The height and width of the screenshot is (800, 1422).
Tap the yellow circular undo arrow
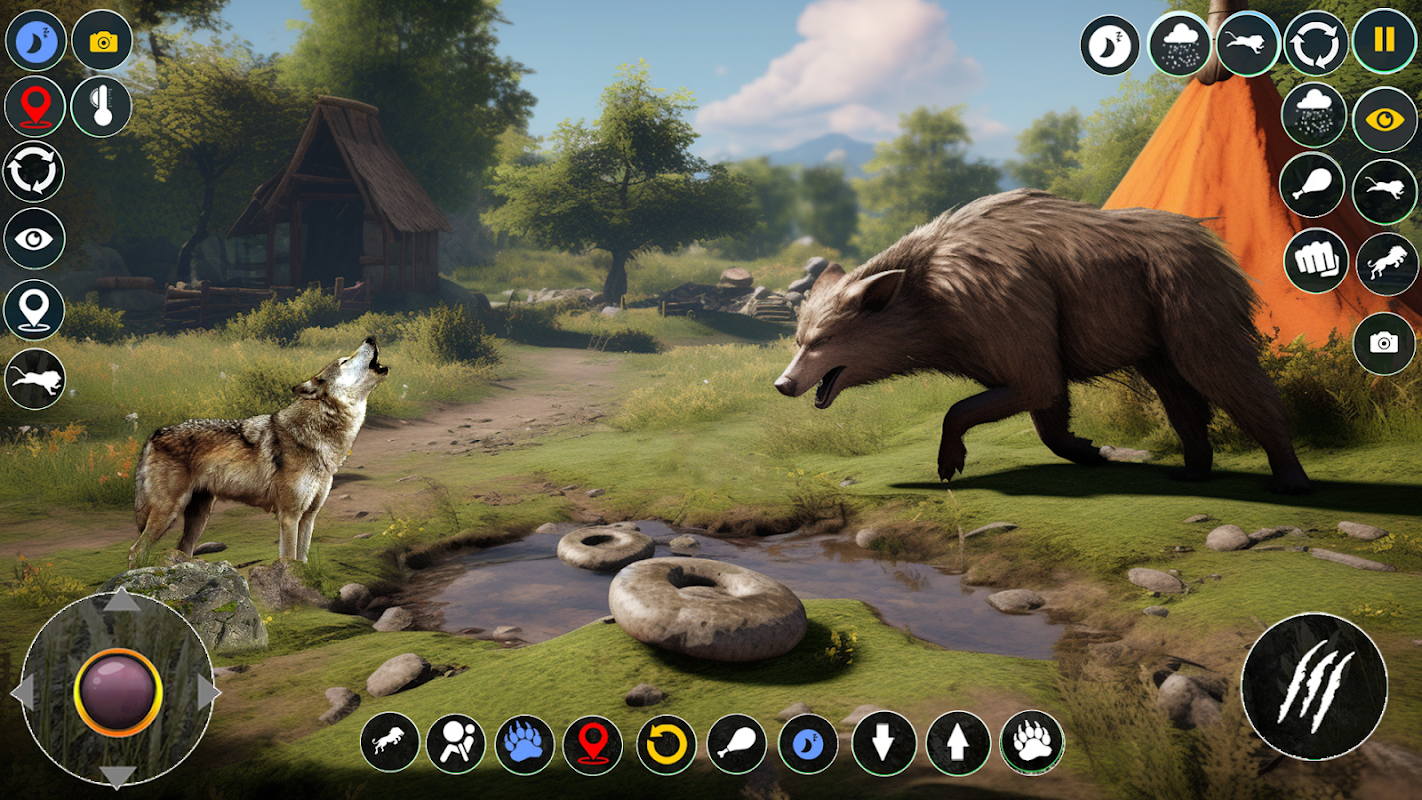666,744
